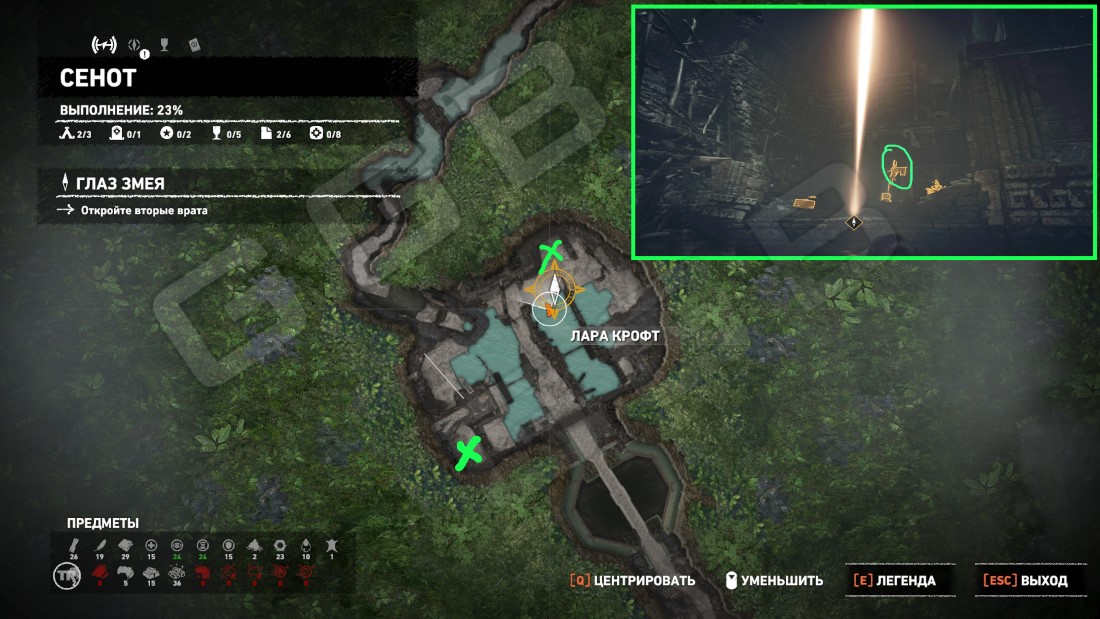This screenshot has width=1100, height=619.
Task: Click the inset cave screenshot thumbnail
Action: (863, 132)
